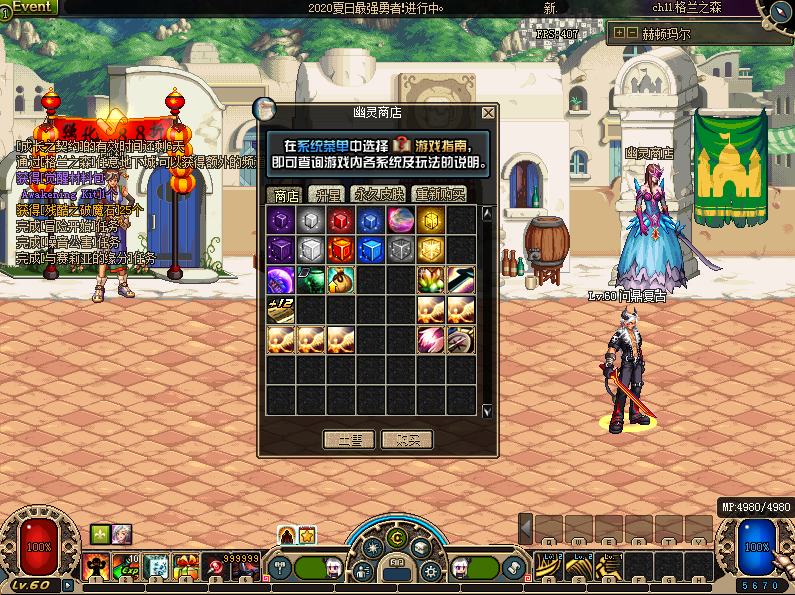Viewport: 795px width, 595px height.
Task: Select the compass item in the shop
Action: [461, 340]
